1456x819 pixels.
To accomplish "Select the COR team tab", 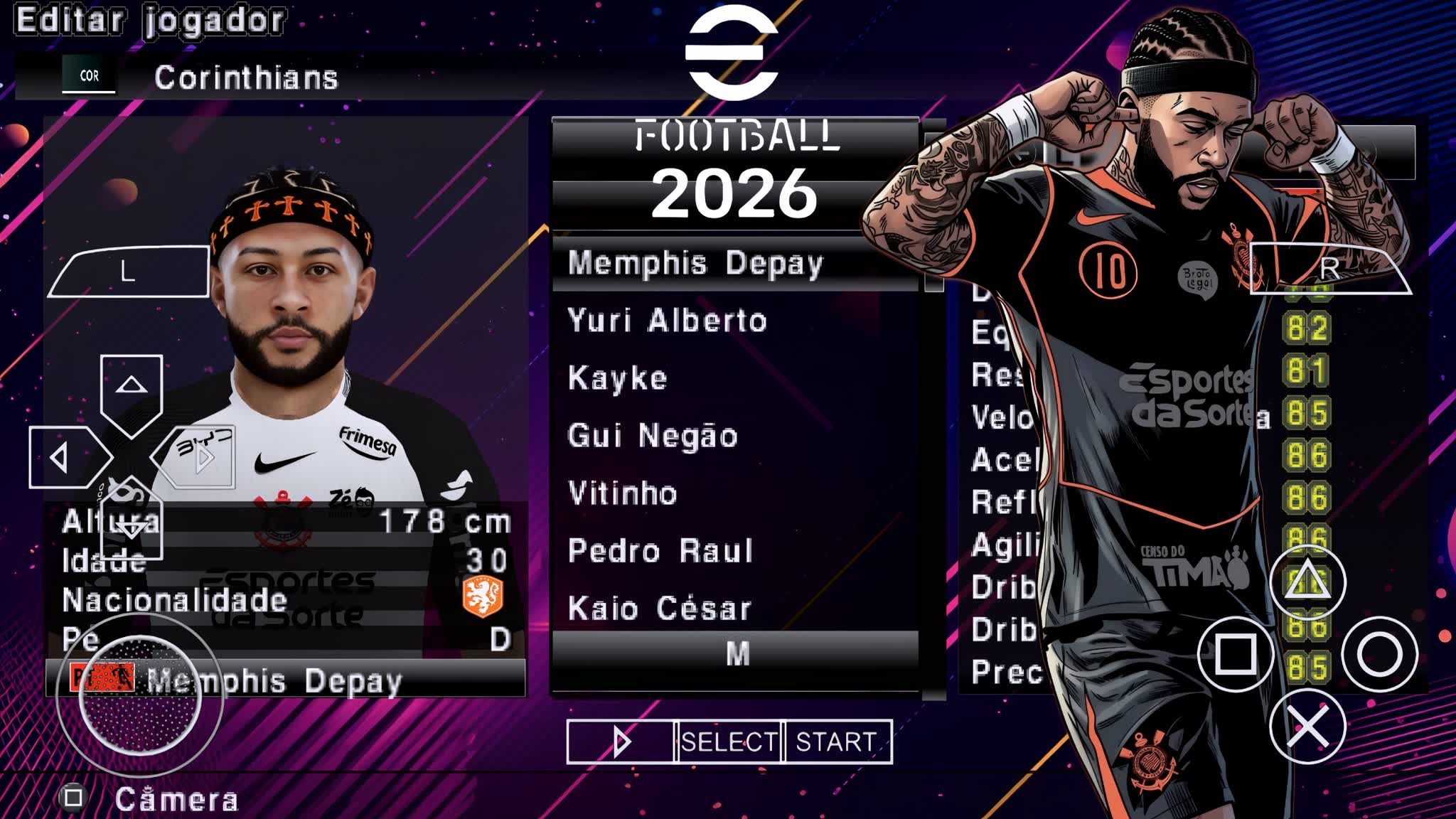I will [x=89, y=76].
